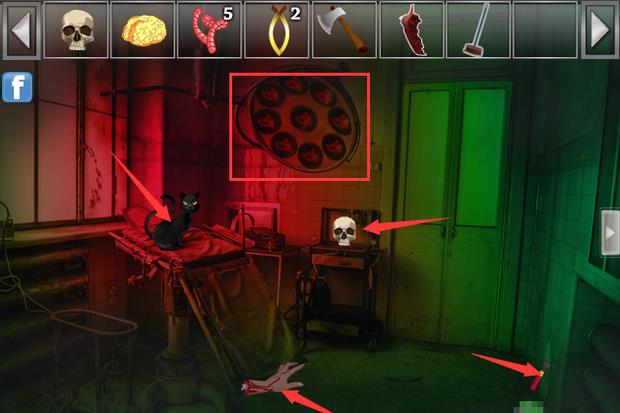This screenshot has height=413, width=620.
Task: Pick the golden ribbon loop item
Action: pos(276,30)
